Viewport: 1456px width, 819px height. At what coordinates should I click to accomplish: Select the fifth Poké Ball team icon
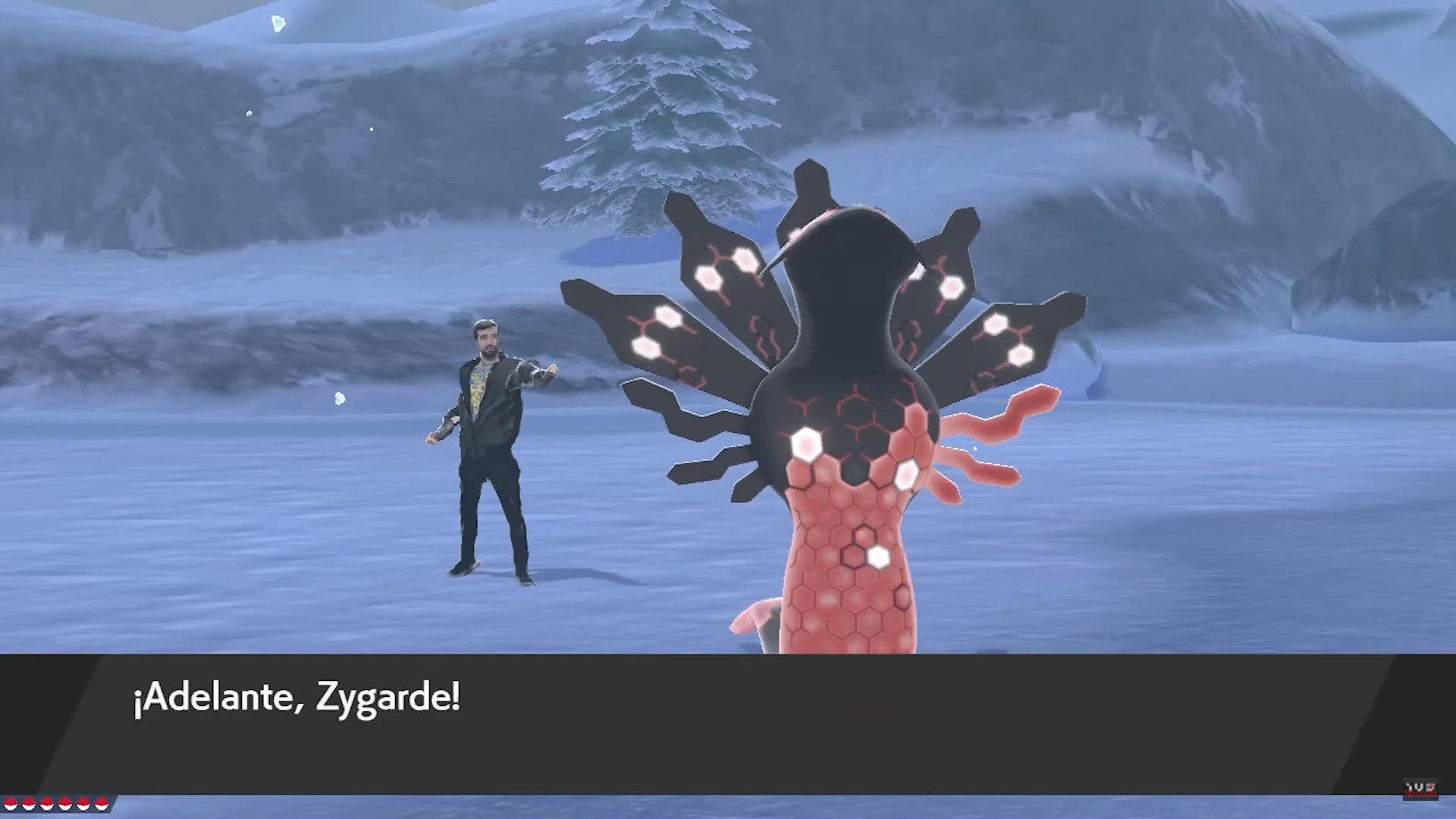(x=83, y=804)
